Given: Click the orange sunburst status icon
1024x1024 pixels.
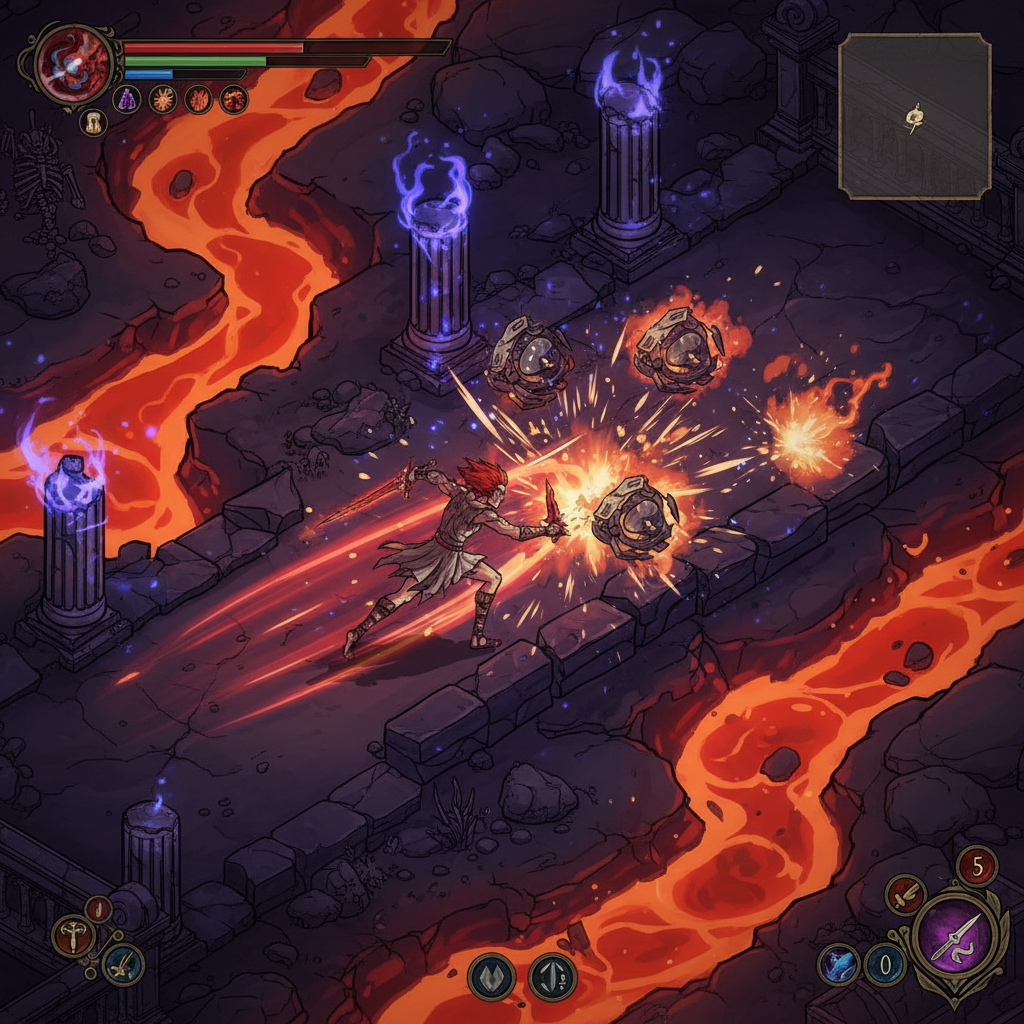Looking at the screenshot, I should (162, 99).
